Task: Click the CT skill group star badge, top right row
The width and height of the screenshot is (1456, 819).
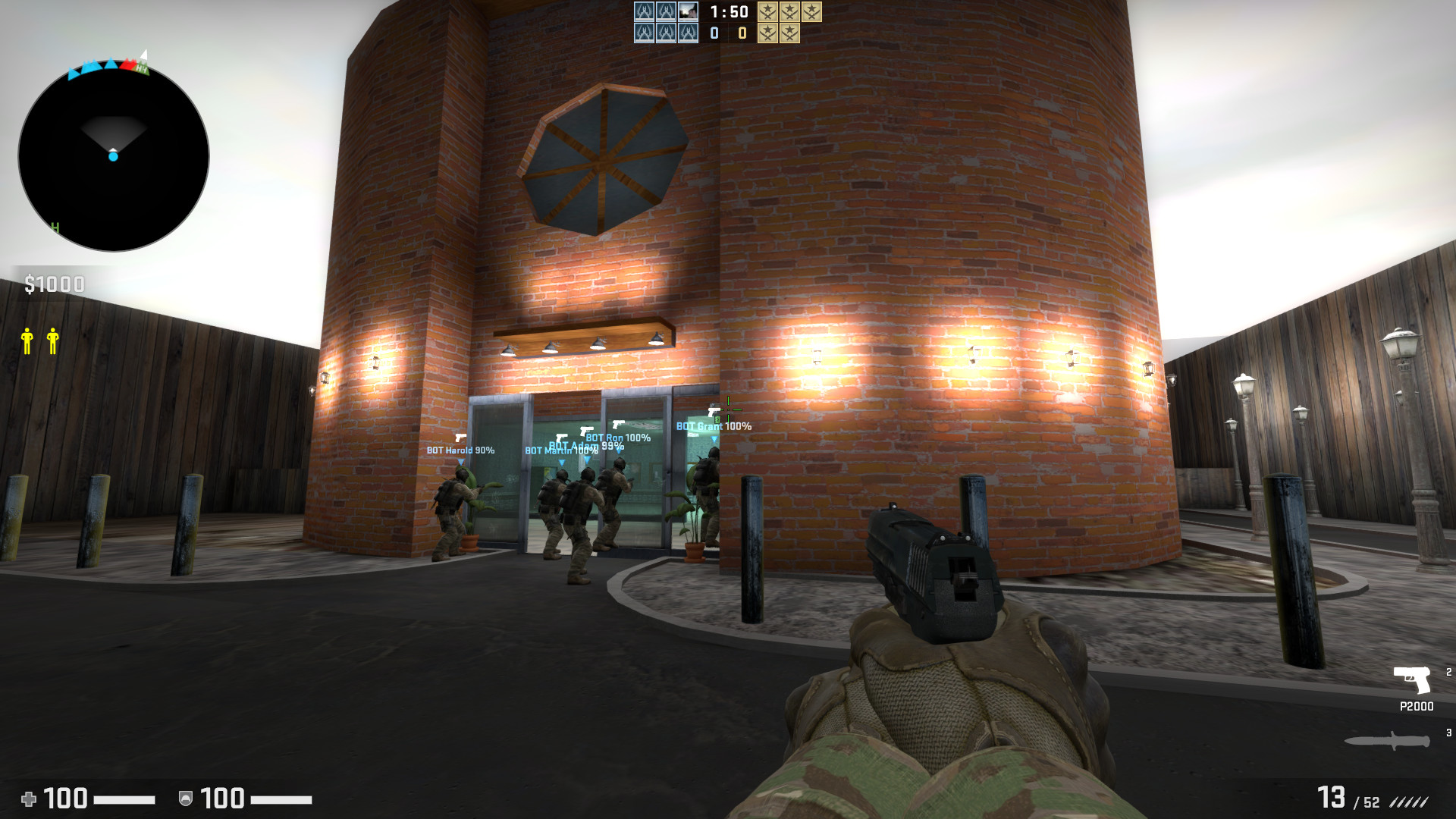Action: 767,12
